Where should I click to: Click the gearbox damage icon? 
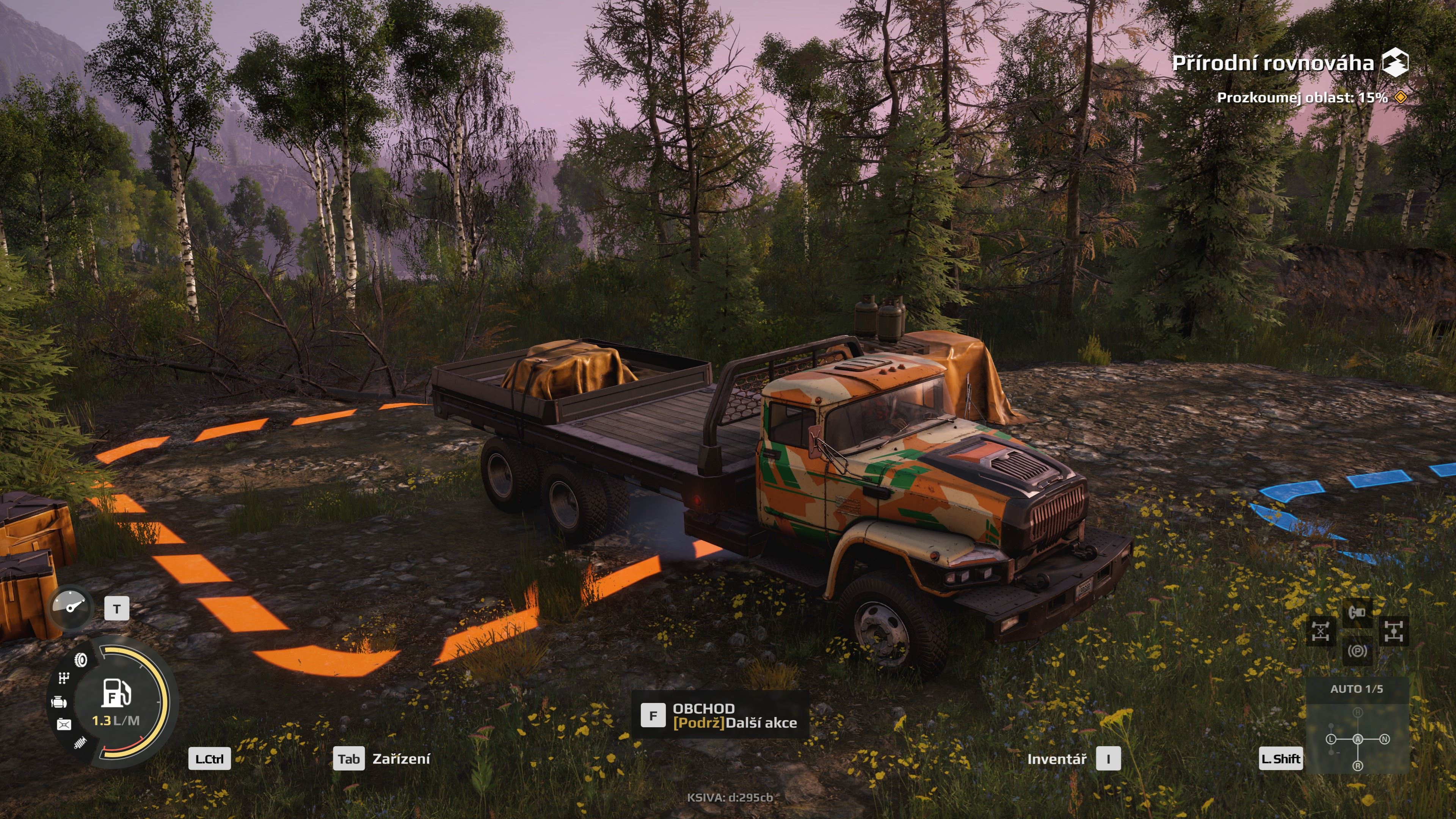(x=64, y=678)
